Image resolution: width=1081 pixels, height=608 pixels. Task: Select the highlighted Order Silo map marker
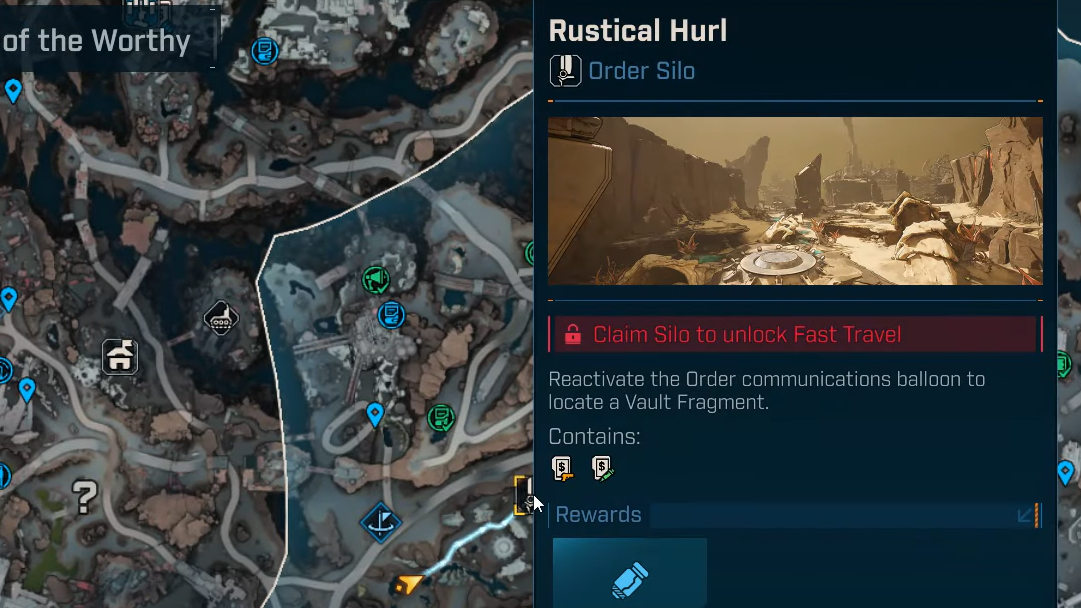coord(524,495)
